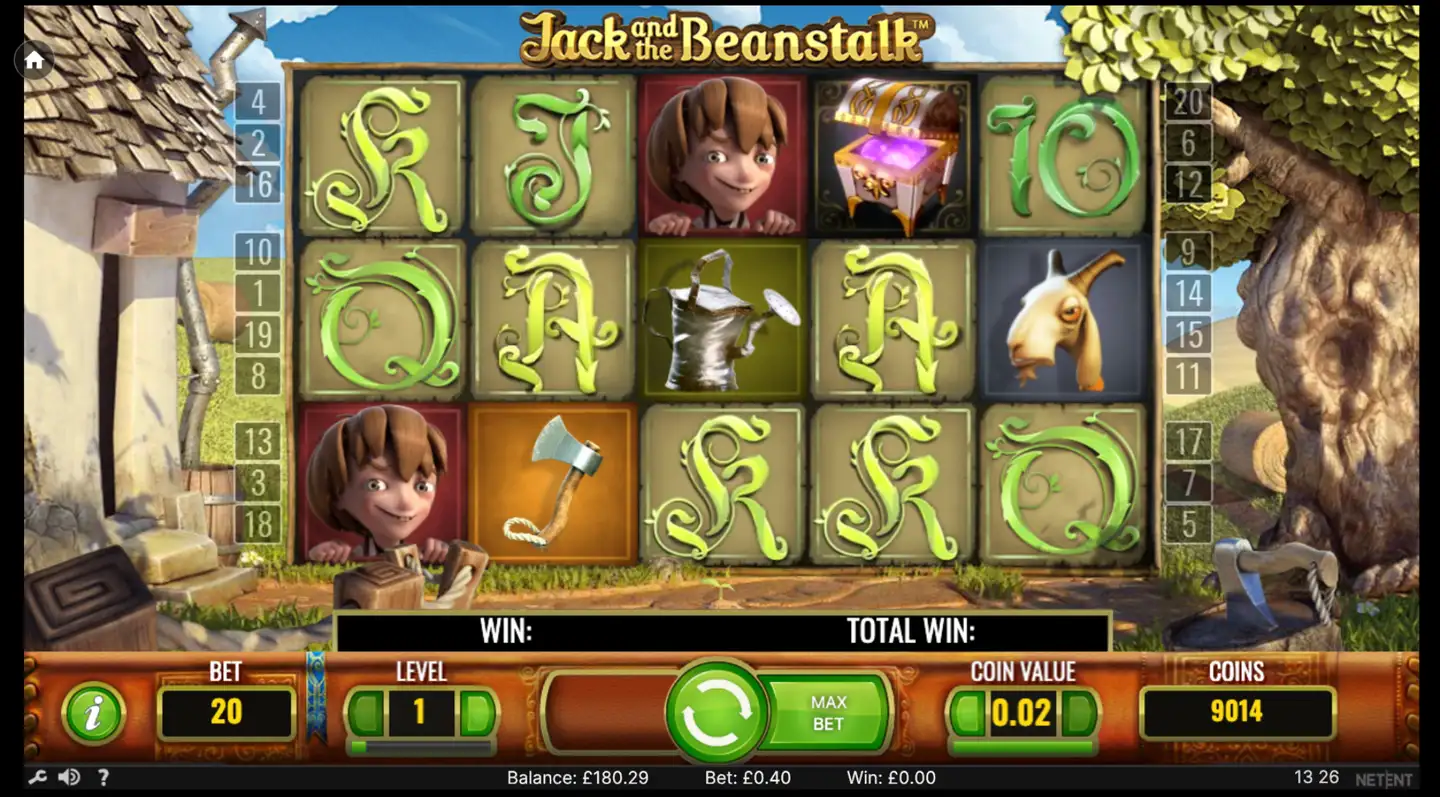Select payline number 4 on the left side

tap(260, 100)
